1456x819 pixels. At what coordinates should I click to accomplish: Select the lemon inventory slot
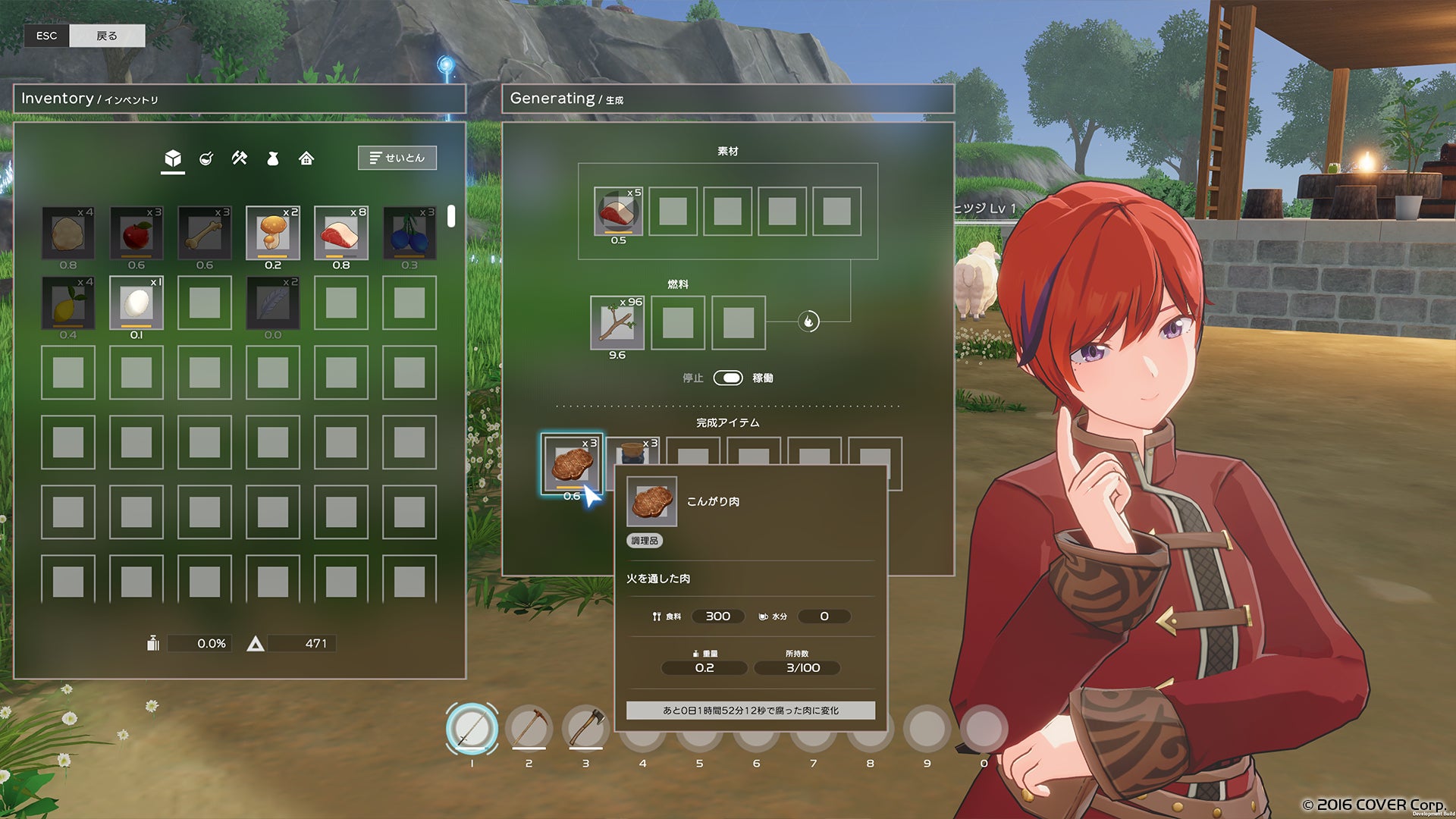(x=68, y=303)
